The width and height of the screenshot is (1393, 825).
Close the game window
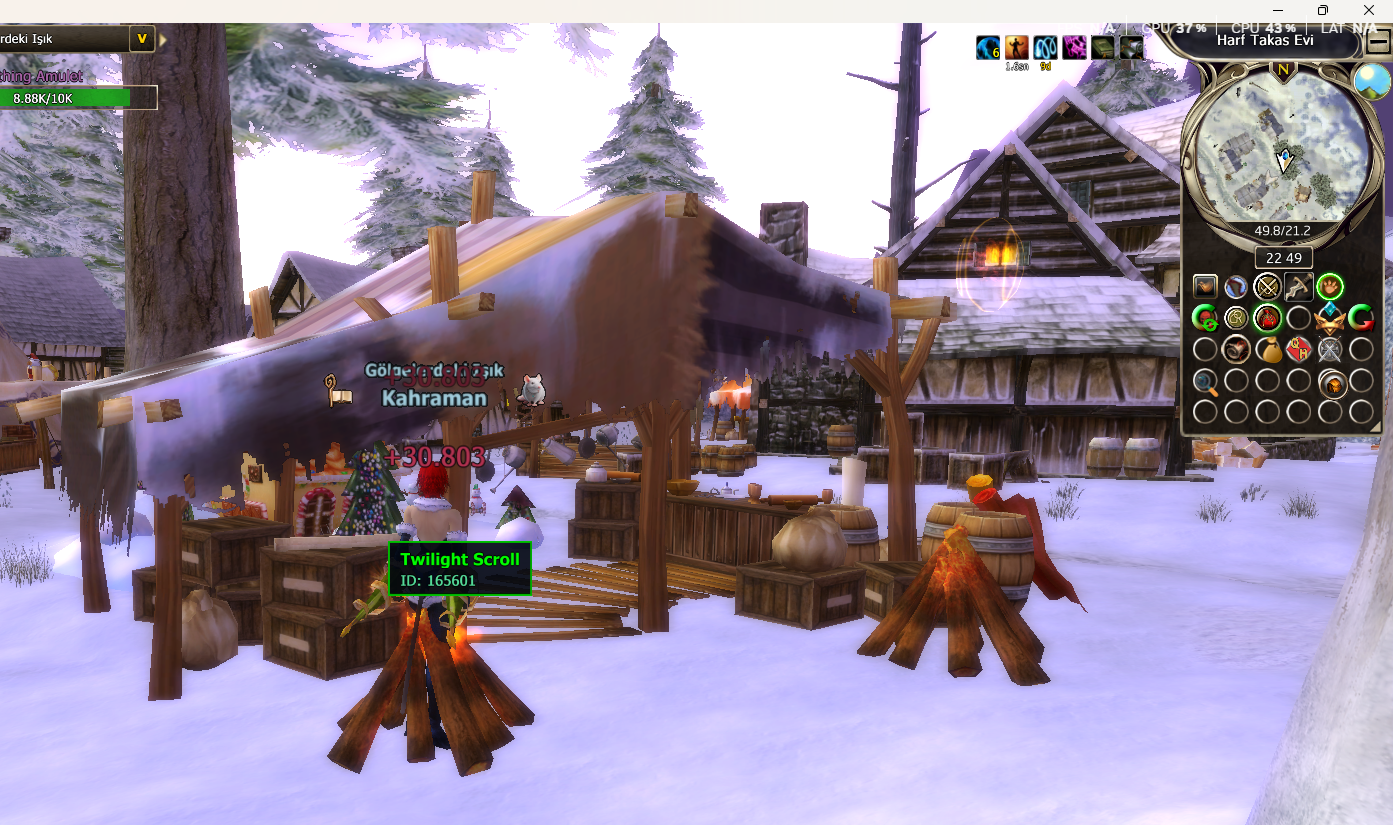click(1369, 10)
